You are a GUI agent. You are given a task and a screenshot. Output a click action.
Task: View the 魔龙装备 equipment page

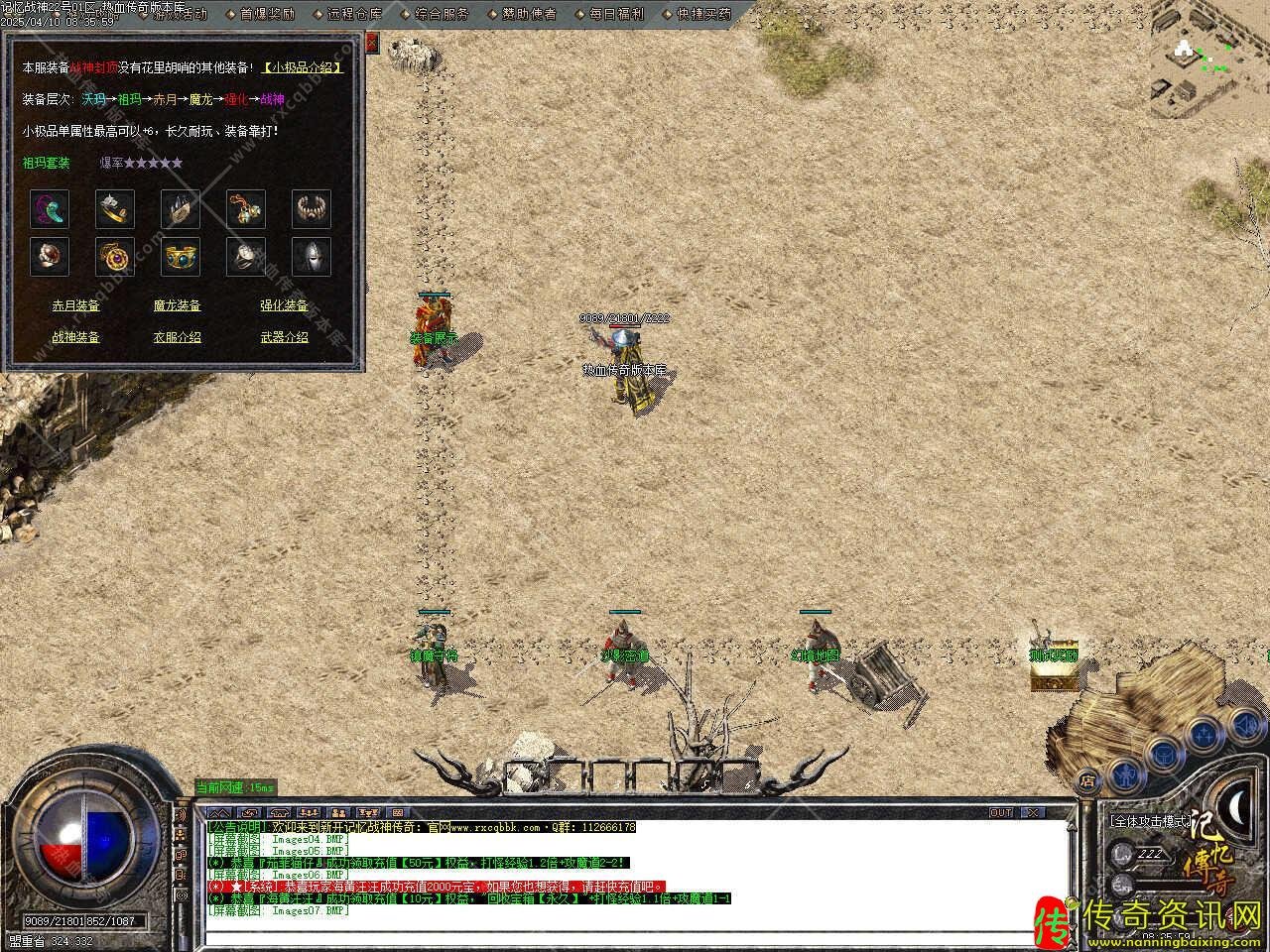click(178, 305)
